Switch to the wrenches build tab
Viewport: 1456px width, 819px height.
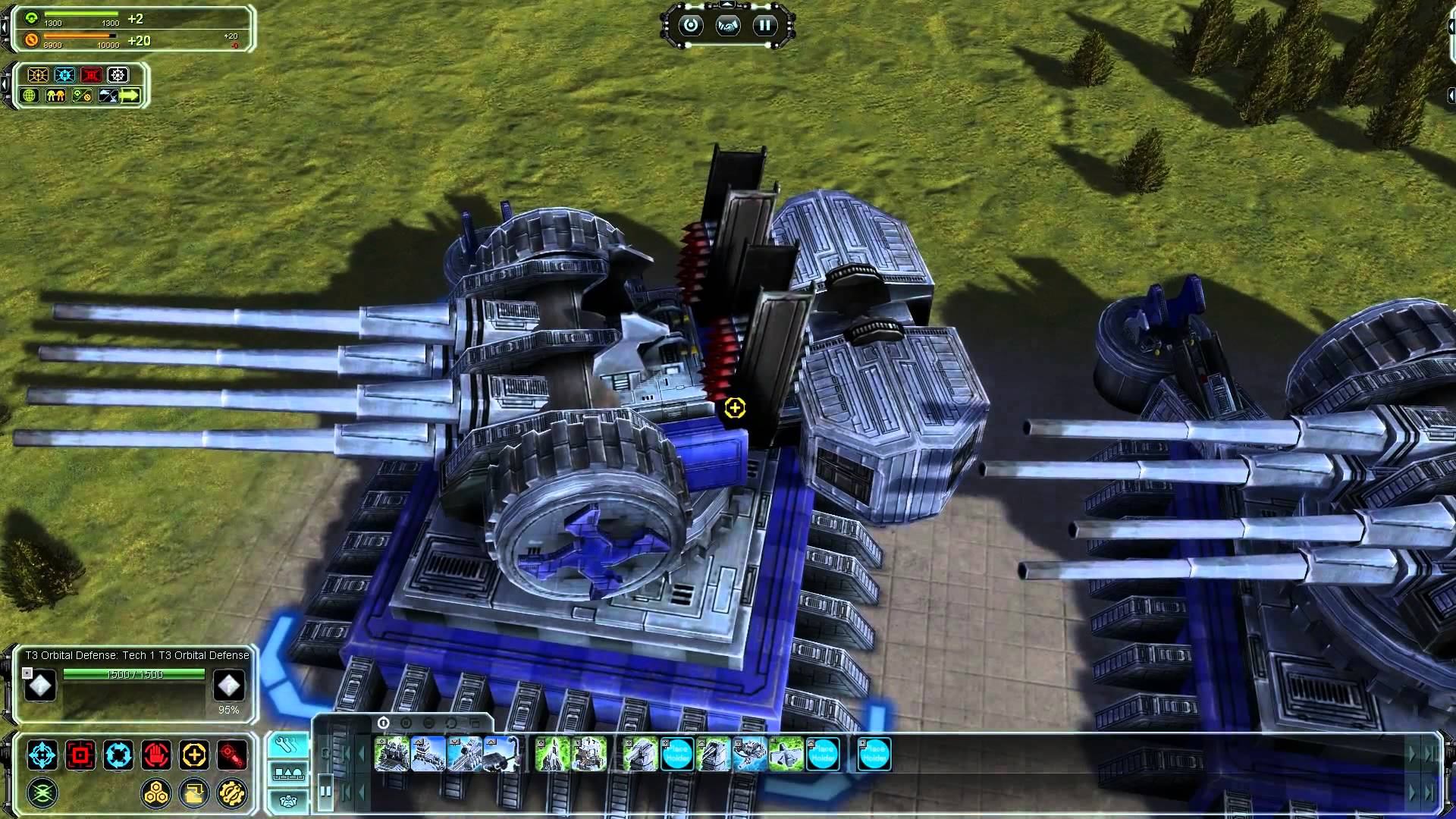pyautogui.click(x=288, y=745)
